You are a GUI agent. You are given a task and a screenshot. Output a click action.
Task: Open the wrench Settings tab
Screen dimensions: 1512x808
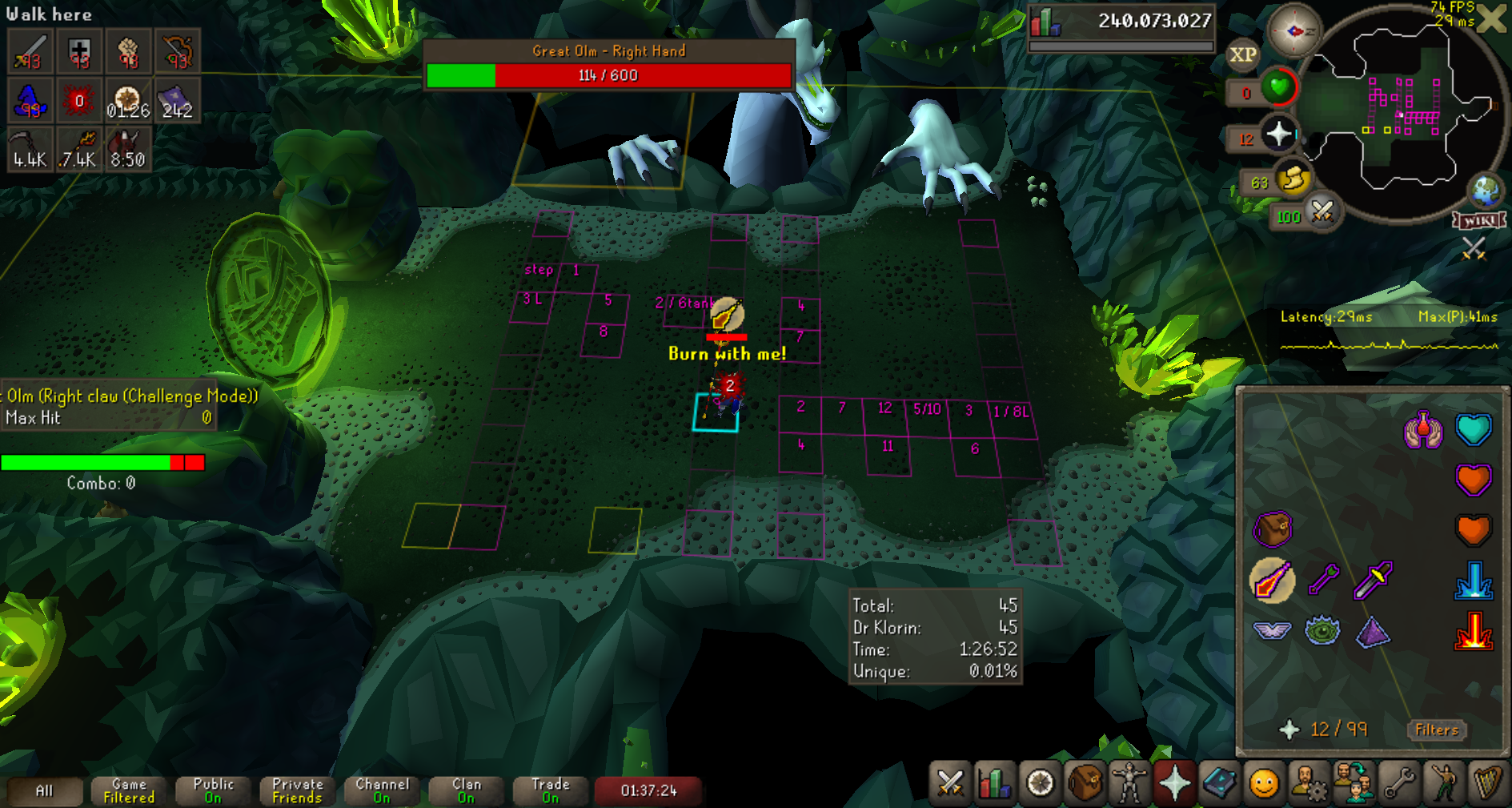pyautogui.click(x=1398, y=782)
